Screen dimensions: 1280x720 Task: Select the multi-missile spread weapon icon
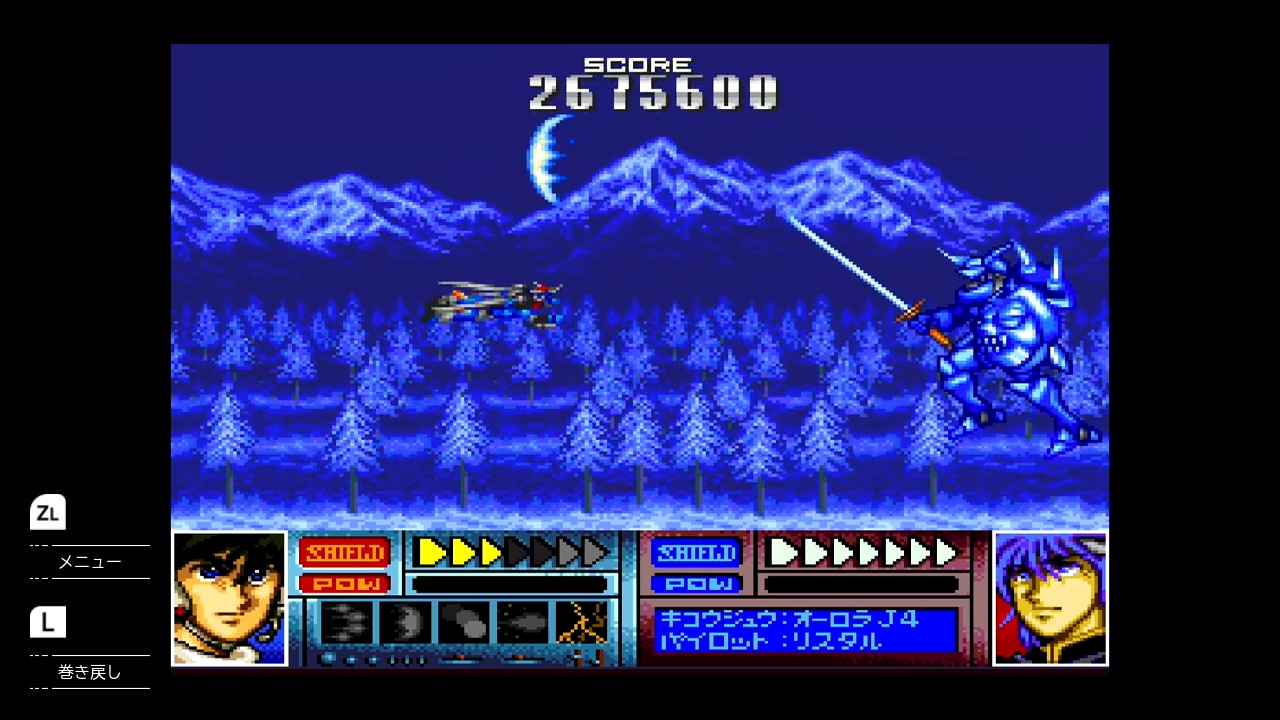pyautogui.click(x=346, y=622)
